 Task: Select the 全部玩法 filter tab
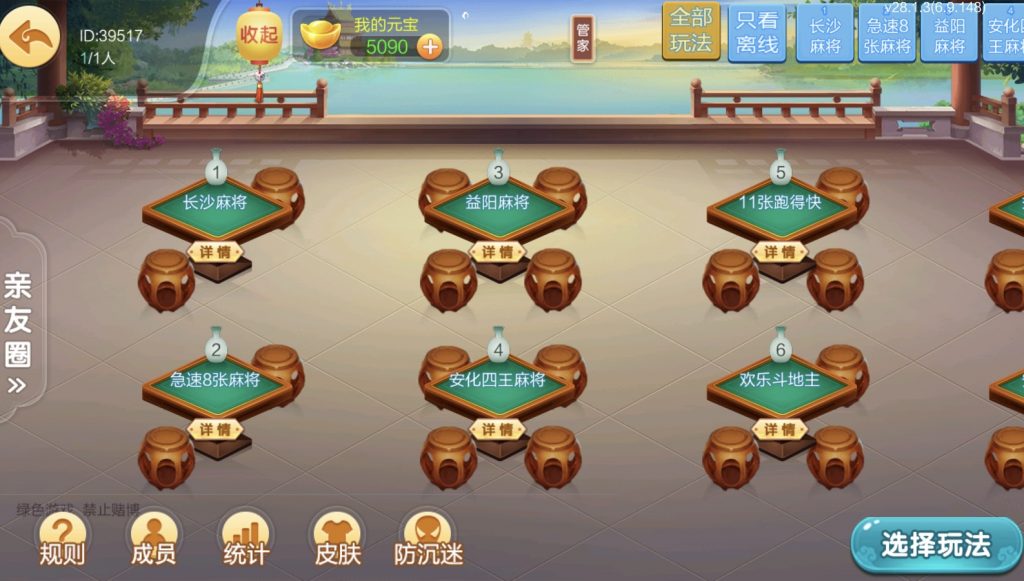point(691,31)
